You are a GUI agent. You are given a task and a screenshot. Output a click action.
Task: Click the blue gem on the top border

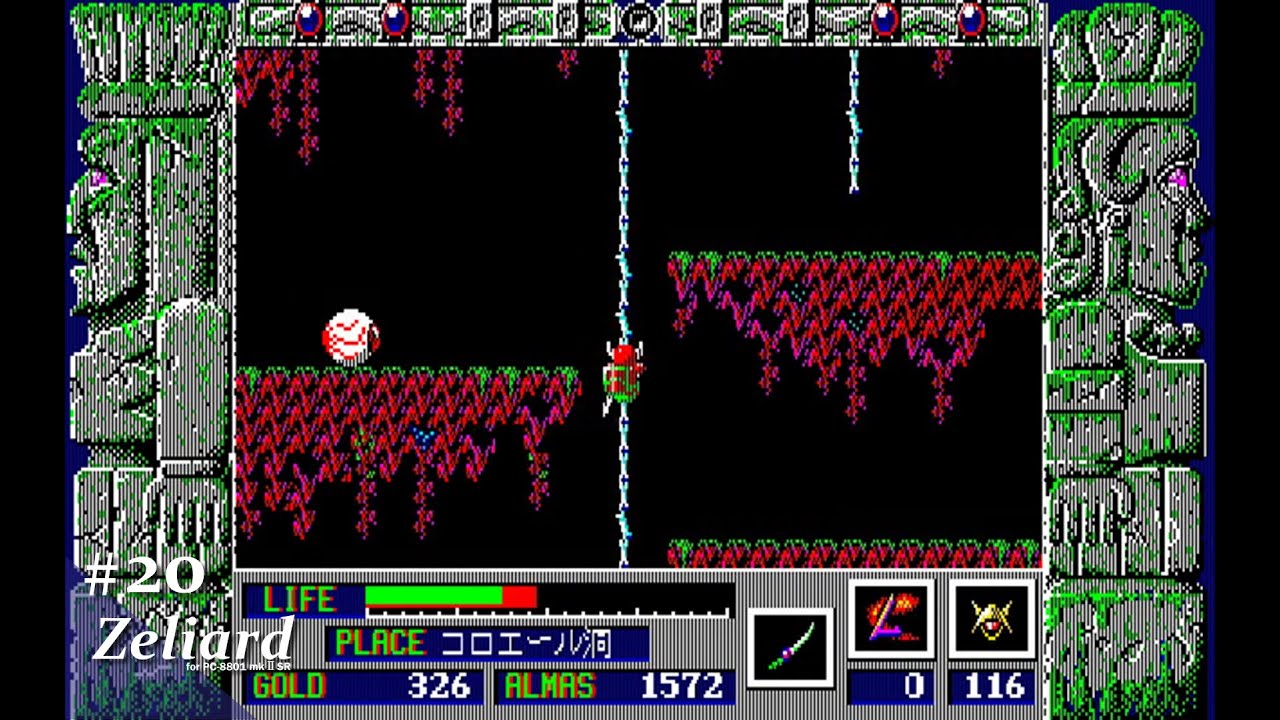(x=310, y=20)
